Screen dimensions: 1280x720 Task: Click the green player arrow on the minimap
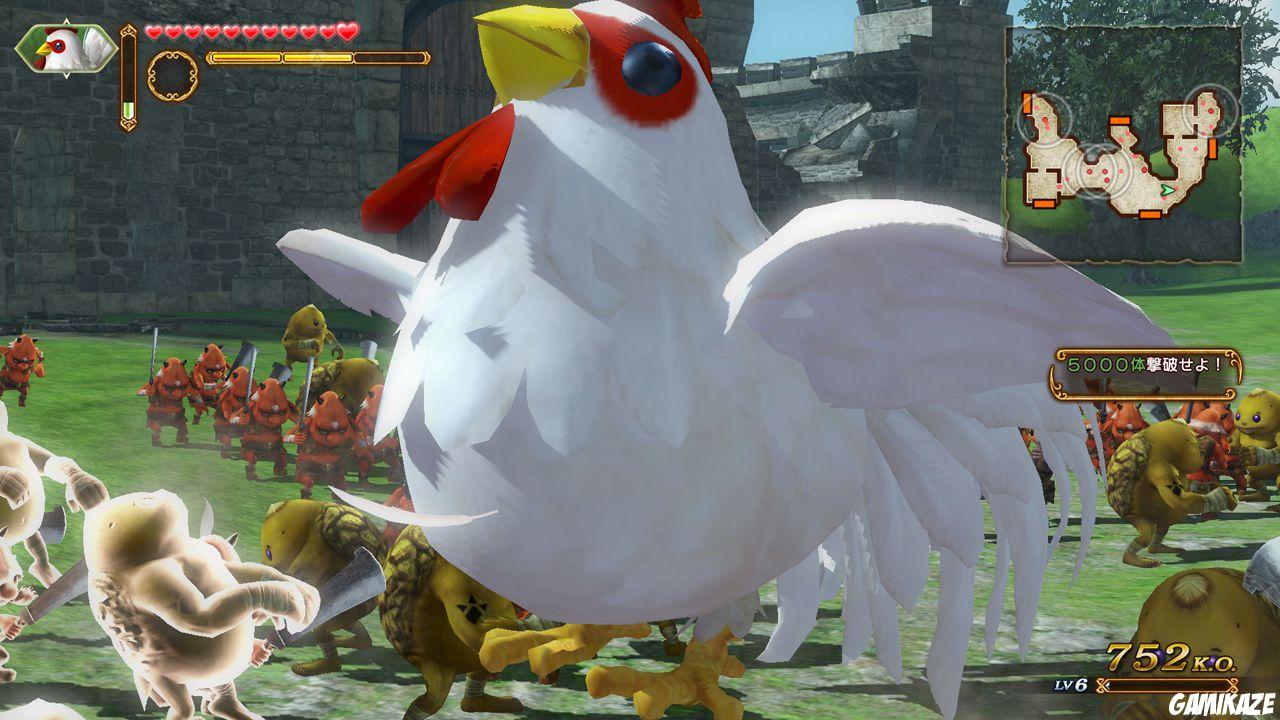point(1167,189)
